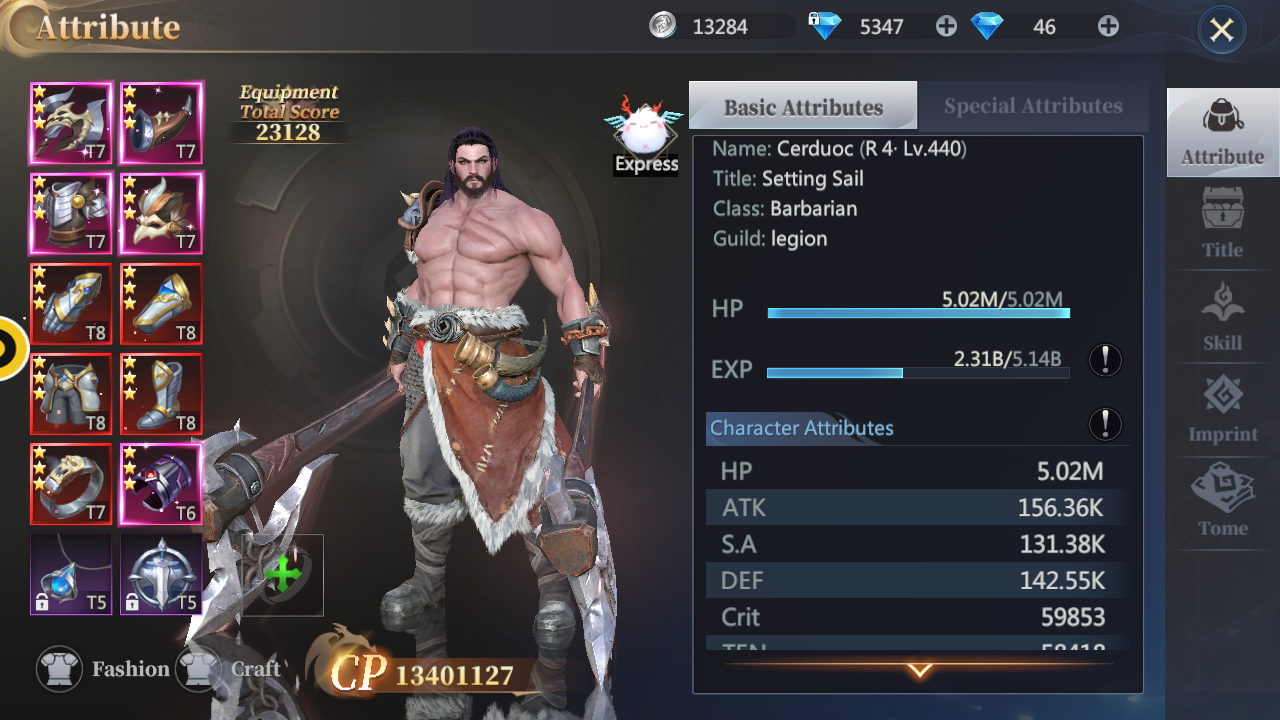The image size is (1280, 720).
Task: Open the Skill side tab
Action: tap(1222, 316)
